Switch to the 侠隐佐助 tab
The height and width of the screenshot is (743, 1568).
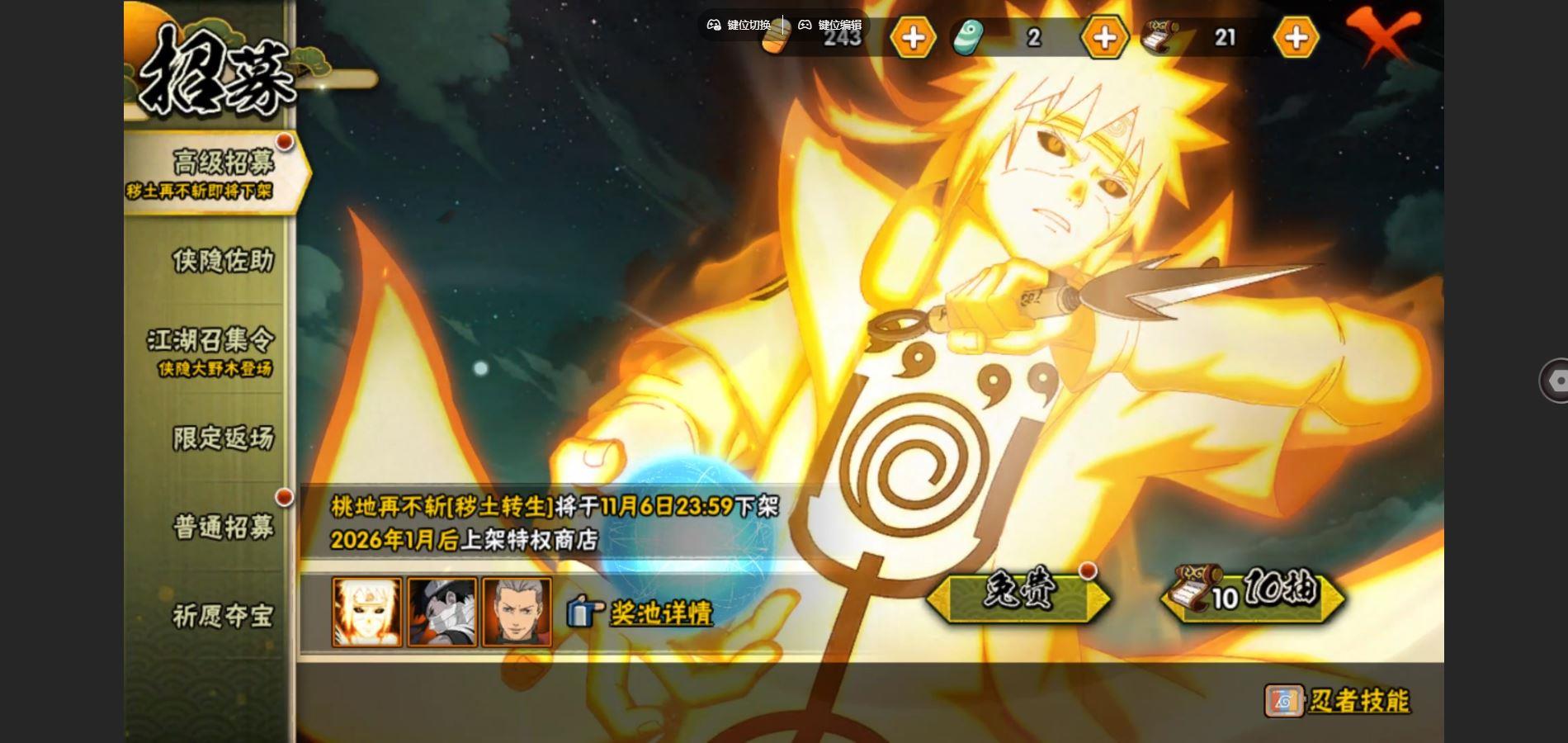click(221, 261)
